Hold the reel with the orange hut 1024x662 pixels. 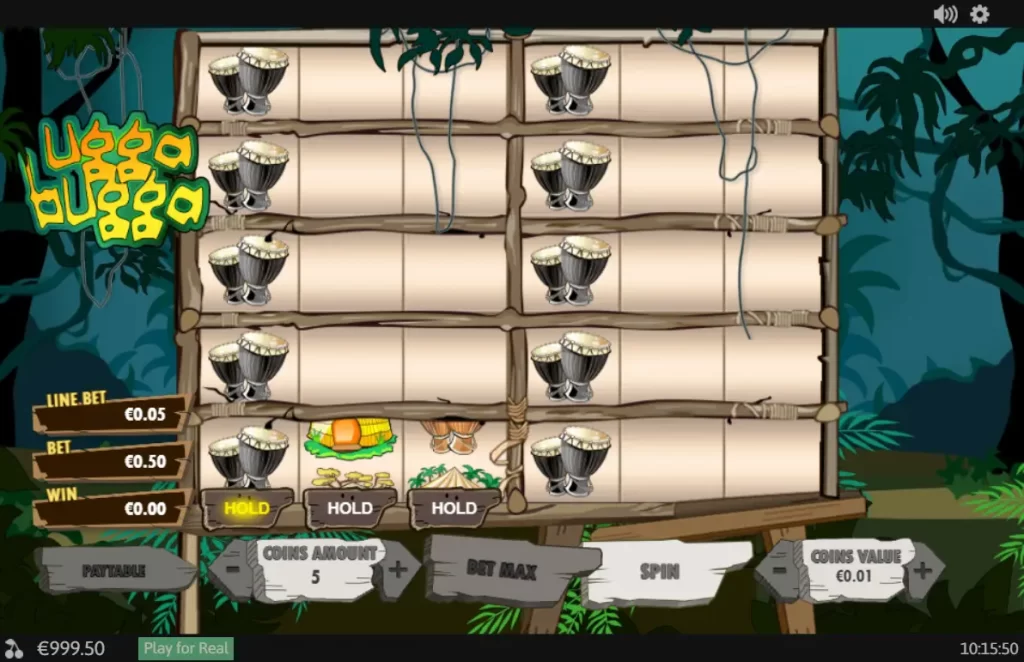pos(350,508)
